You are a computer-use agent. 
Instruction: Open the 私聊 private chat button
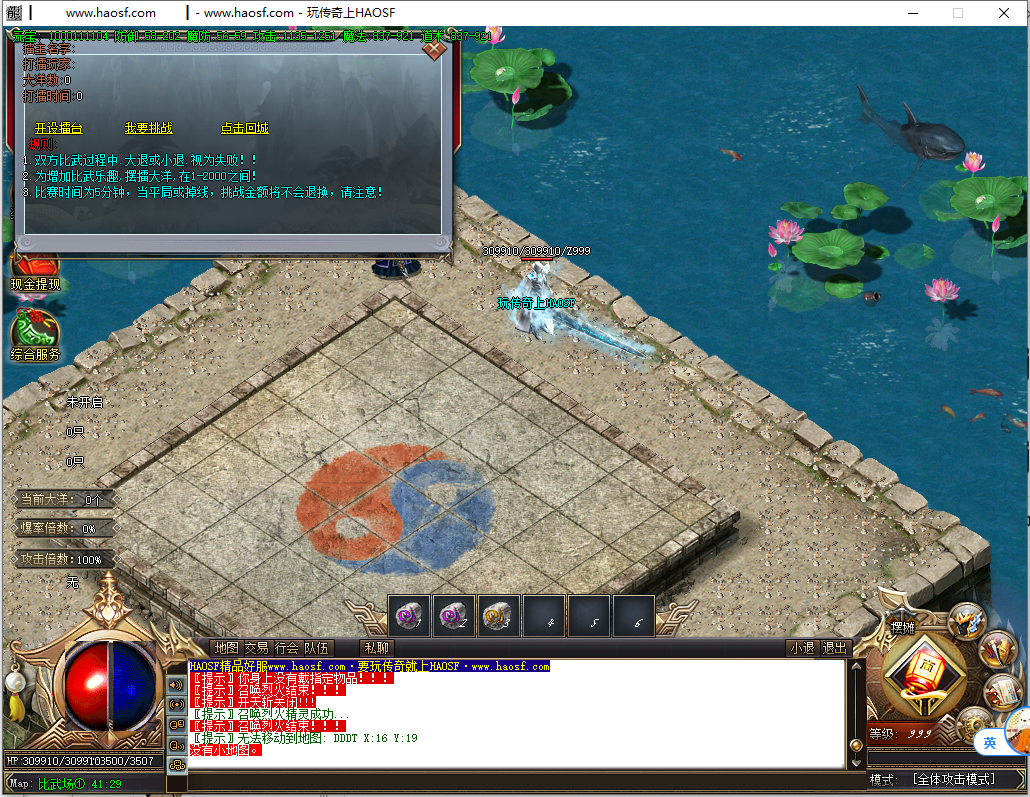(377, 648)
